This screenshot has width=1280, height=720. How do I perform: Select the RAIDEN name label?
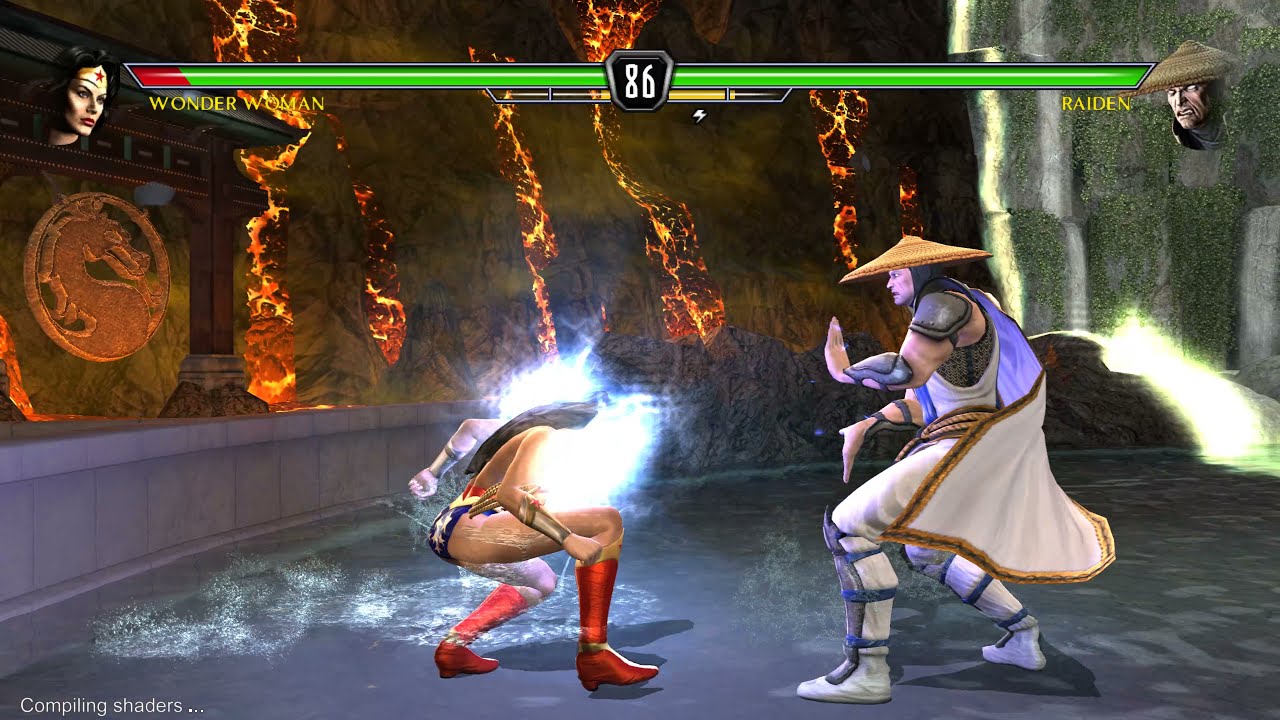pos(1098,104)
